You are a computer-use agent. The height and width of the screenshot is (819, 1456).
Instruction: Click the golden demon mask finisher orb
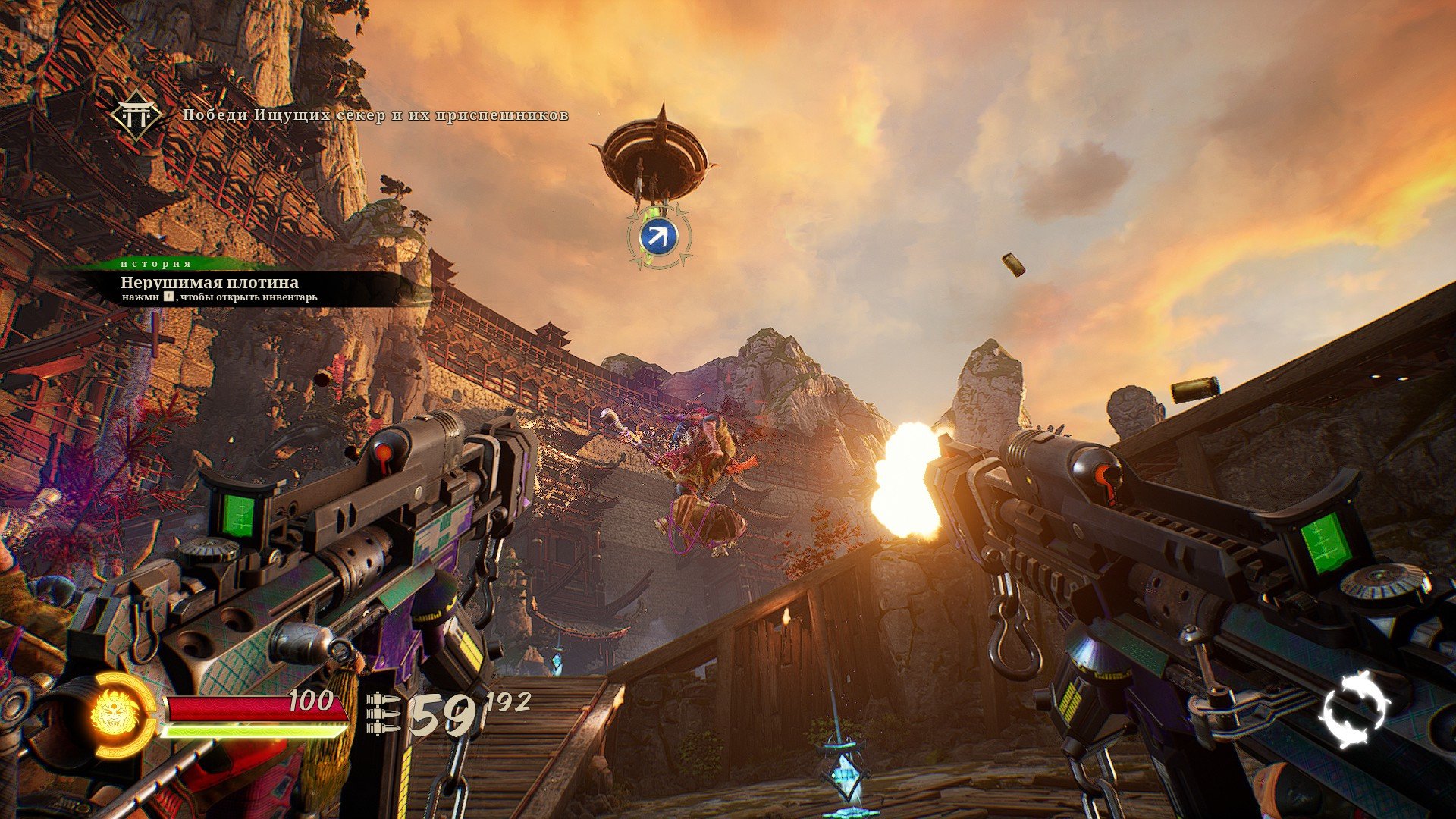115,716
